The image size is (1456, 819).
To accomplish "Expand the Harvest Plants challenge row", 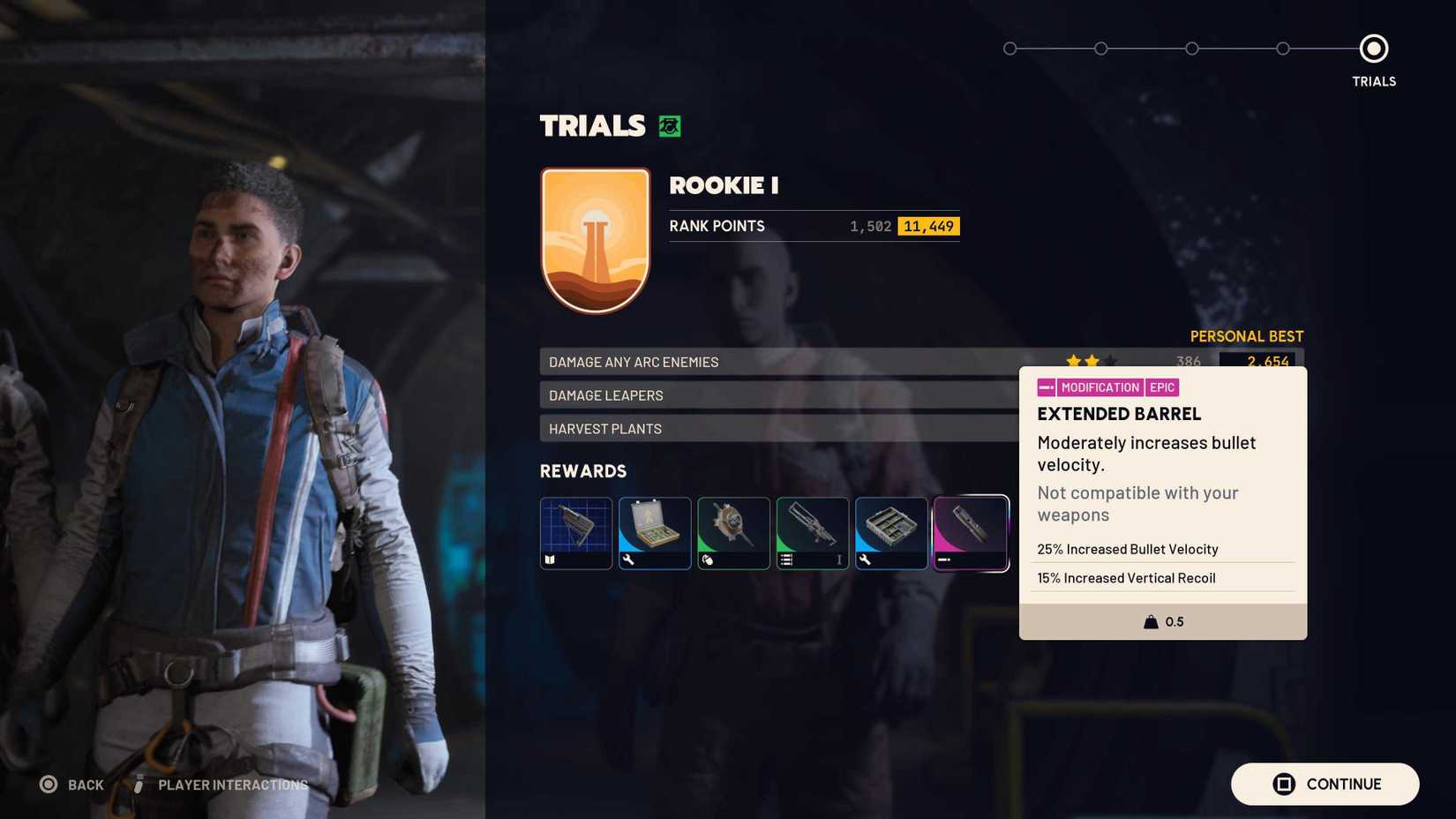I will coord(777,428).
